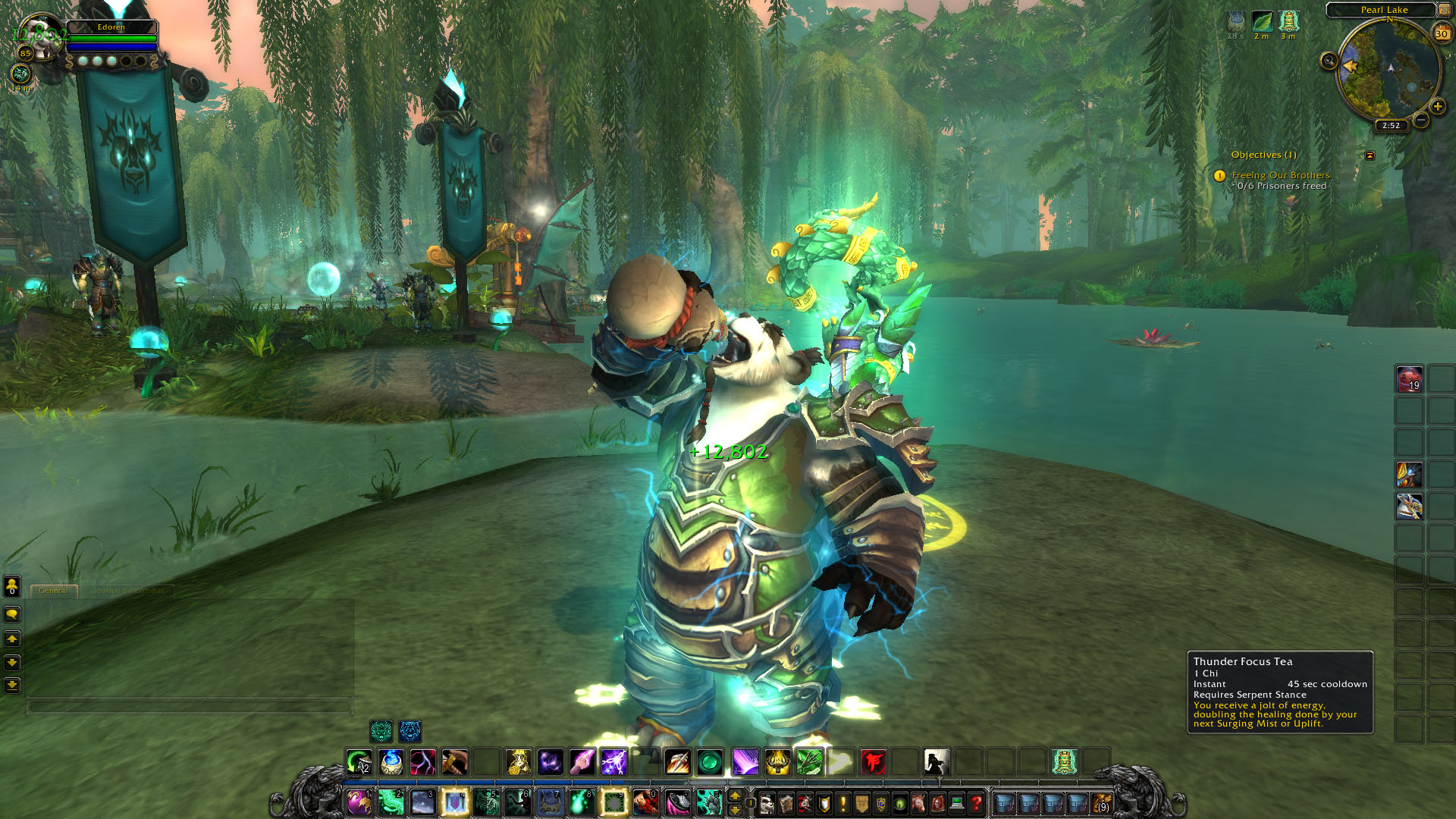Click the jade statue buff icon
Image resolution: width=1456 pixels, height=819 pixels.
[1288, 21]
